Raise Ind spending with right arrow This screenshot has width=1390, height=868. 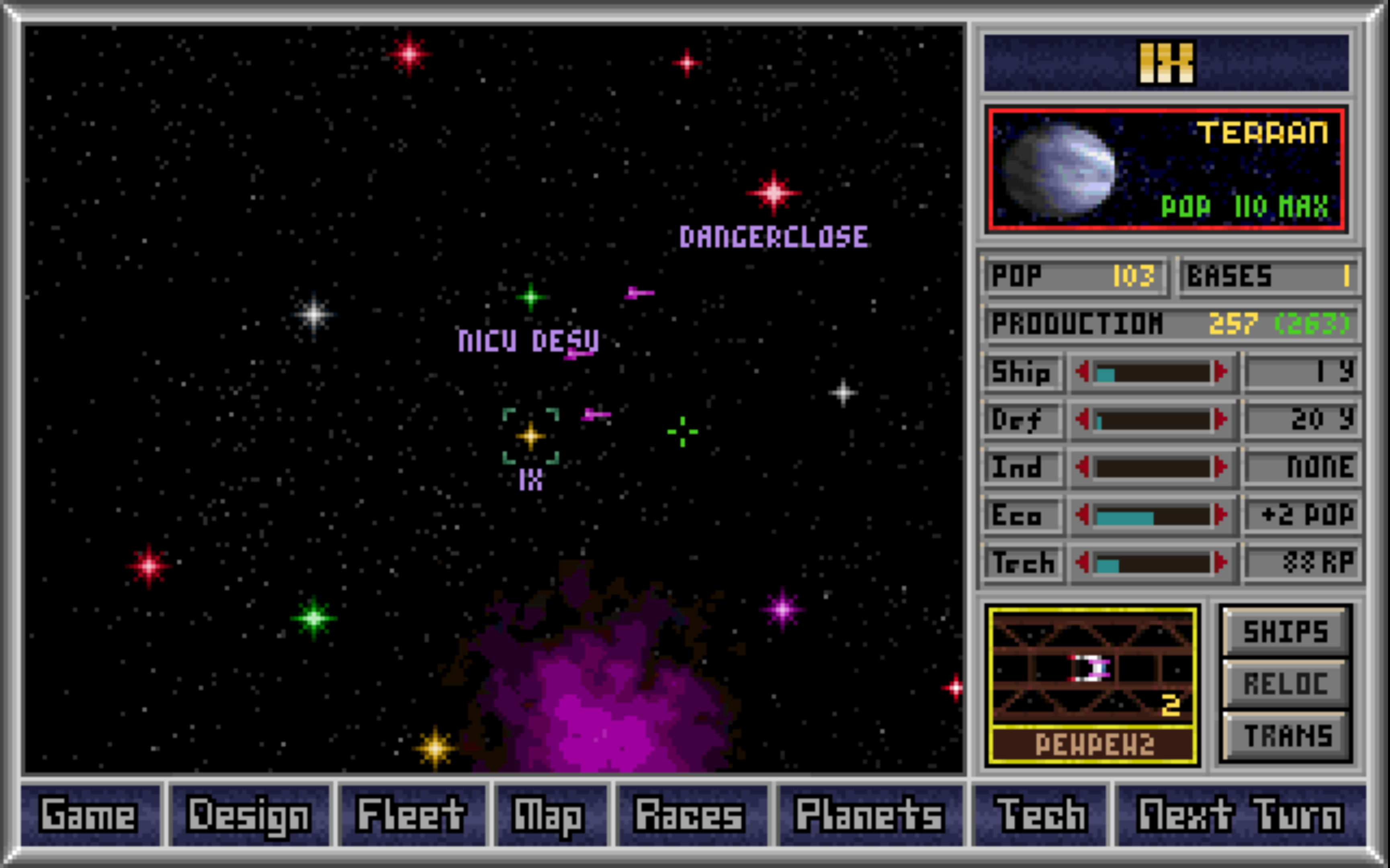coord(1221,467)
